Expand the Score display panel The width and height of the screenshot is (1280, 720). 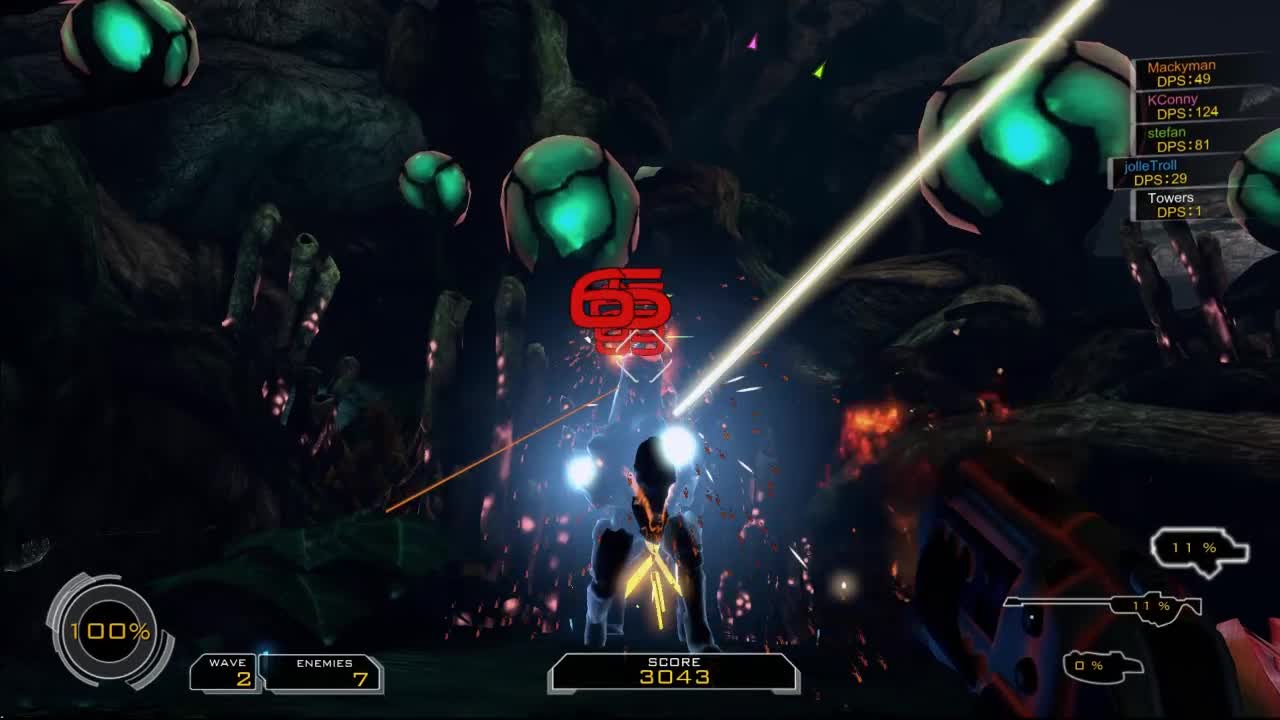click(x=672, y=670)
